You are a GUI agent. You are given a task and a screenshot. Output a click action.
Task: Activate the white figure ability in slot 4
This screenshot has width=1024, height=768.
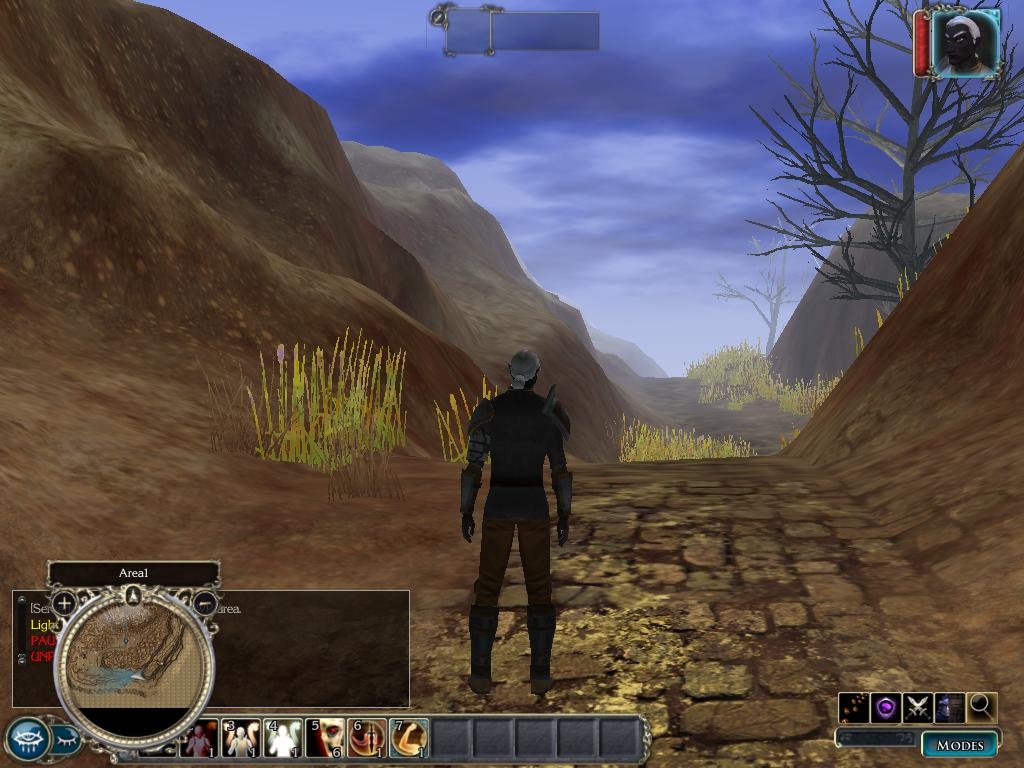[x=283, y=739]
